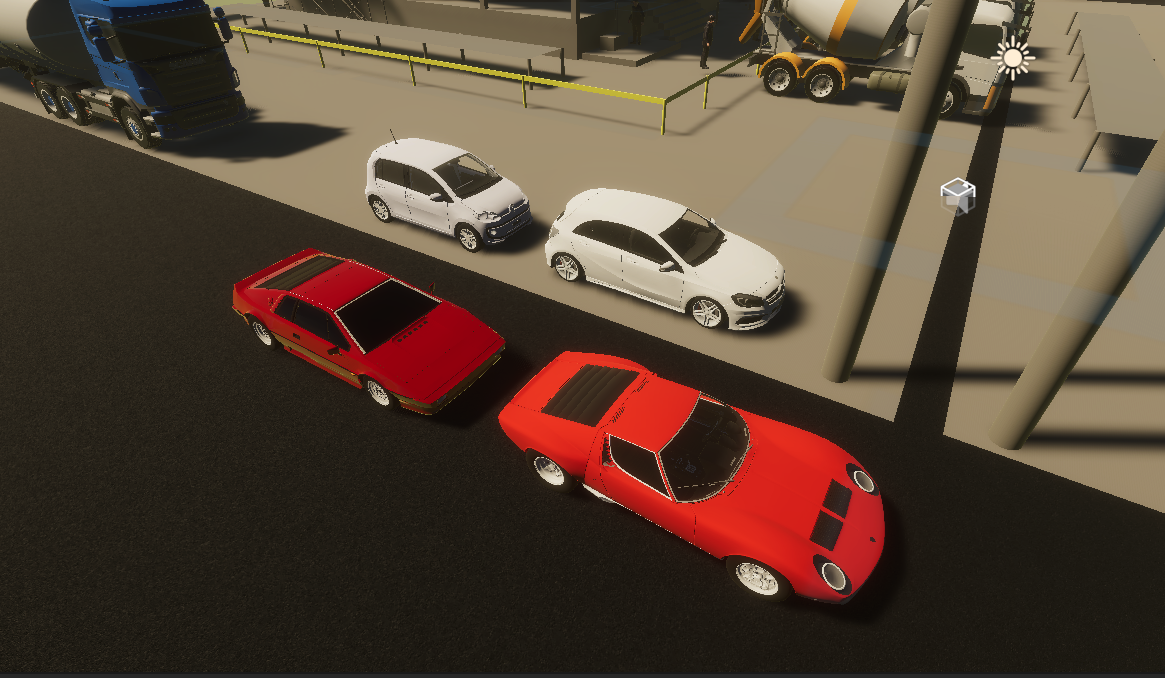Select the sun light gizmo icon
Viewport: 1165px width, 678px height.
(x=1013, y=59)
